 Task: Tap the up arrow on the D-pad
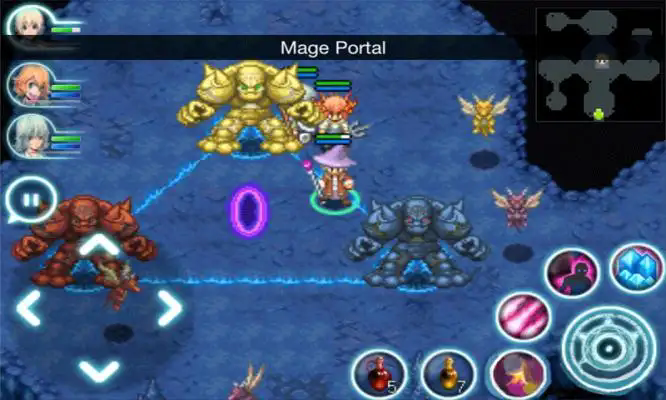pos(98,245)
